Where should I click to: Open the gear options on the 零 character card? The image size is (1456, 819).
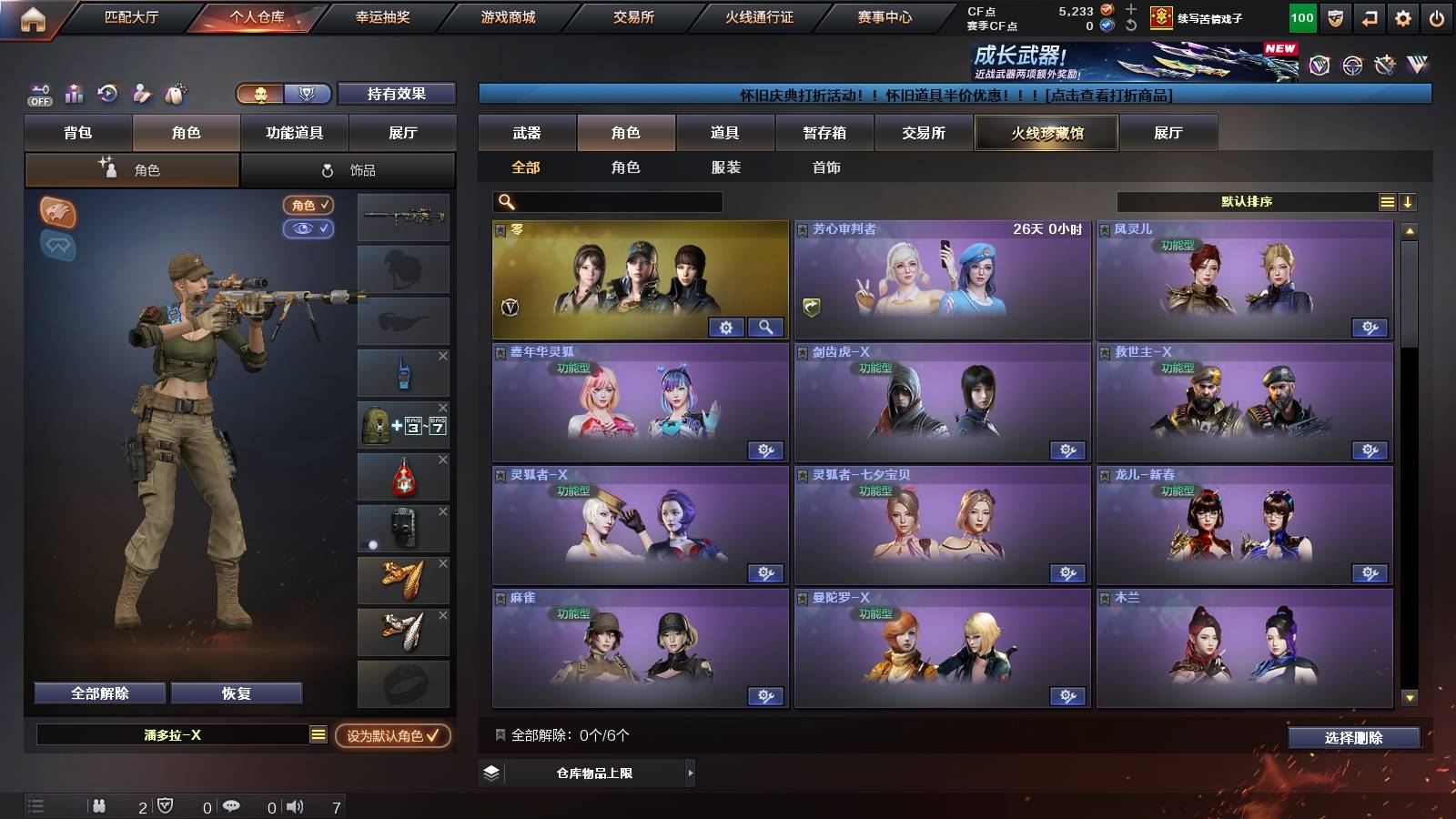pyautogui.click(x=726, y=327)
